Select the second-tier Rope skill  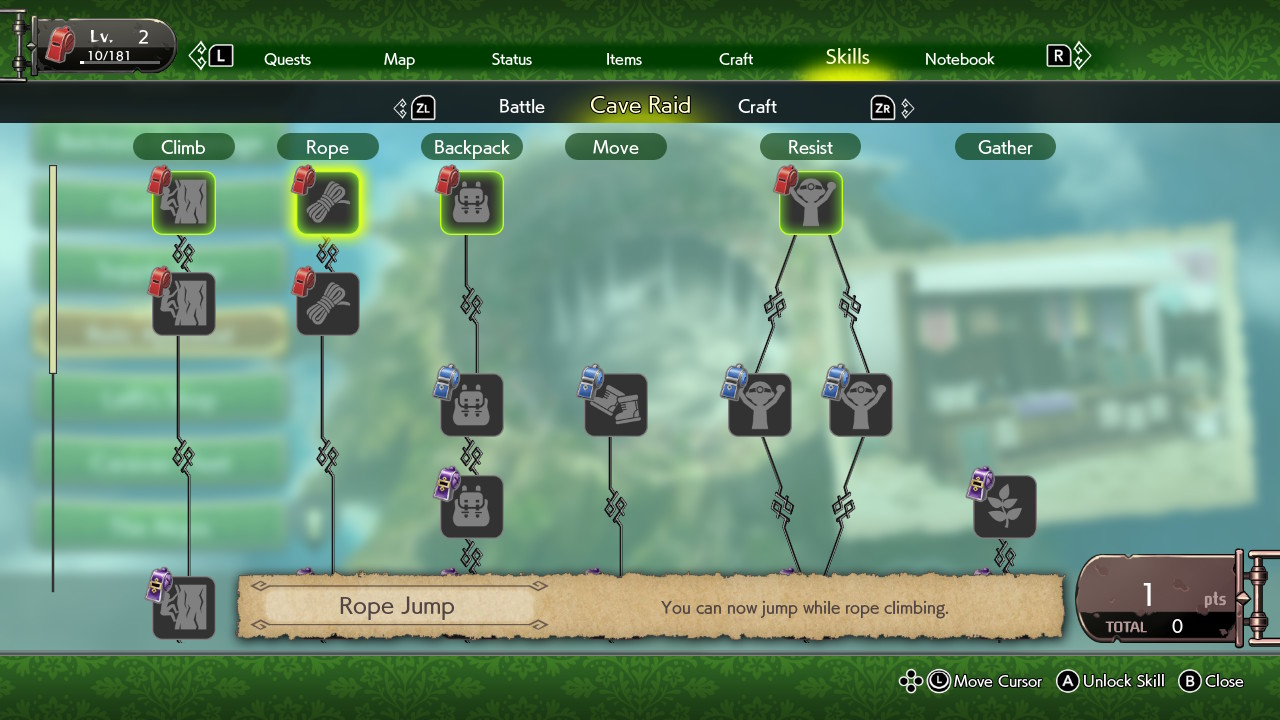327,303
